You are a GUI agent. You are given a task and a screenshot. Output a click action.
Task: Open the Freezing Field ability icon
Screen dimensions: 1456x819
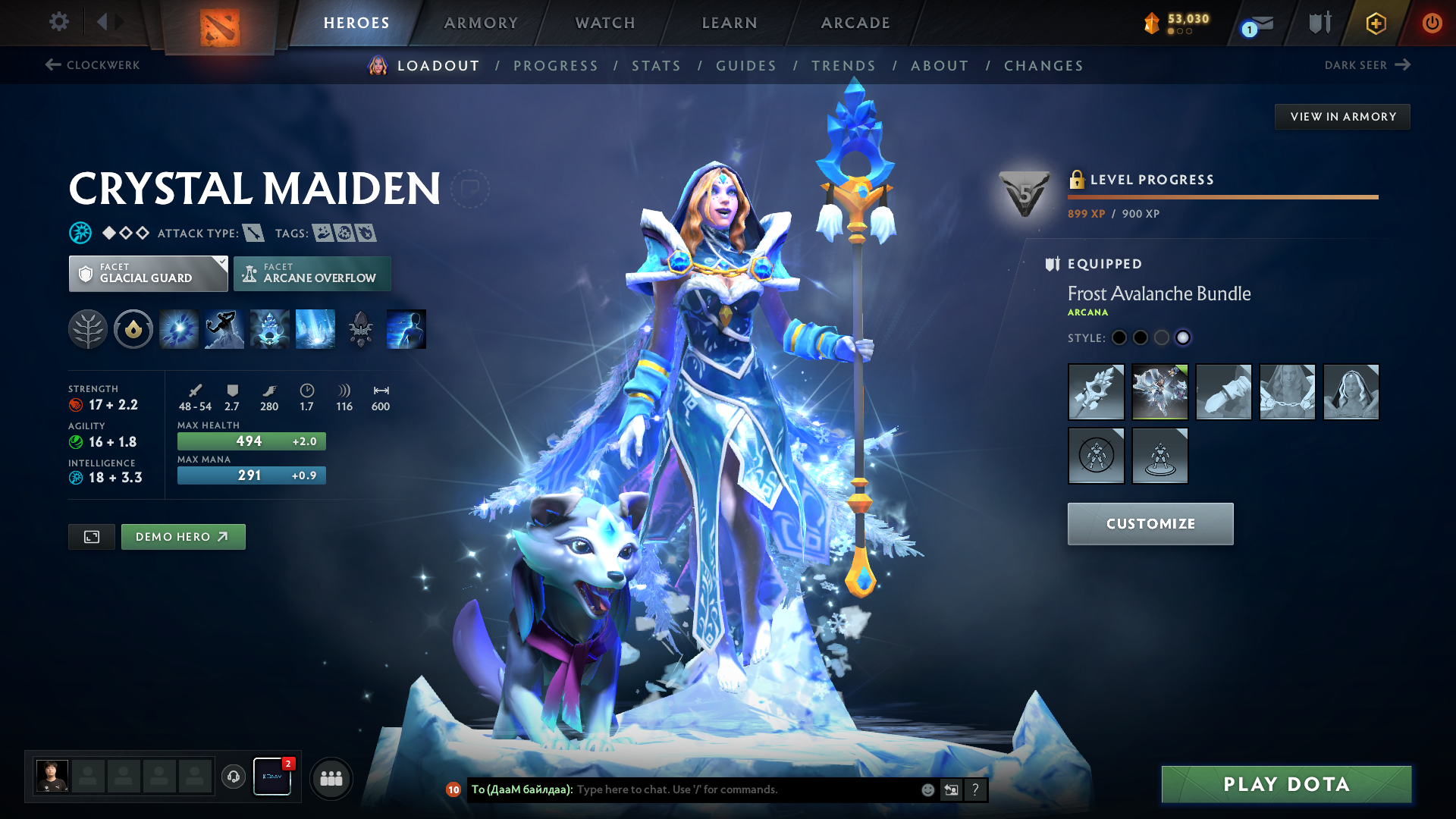(x=315, y=328)
